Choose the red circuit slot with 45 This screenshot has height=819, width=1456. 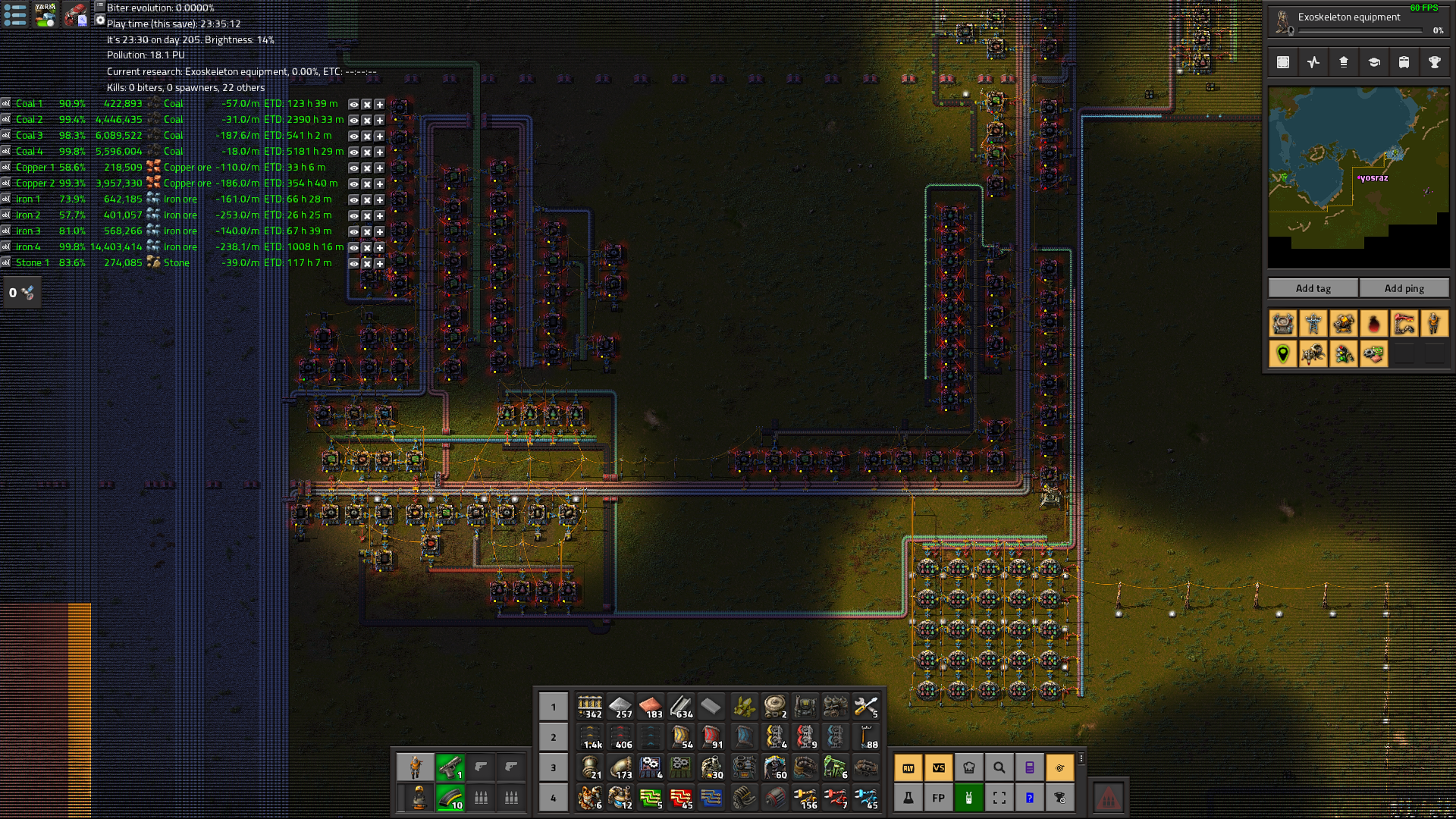pyautogui.click(x=681, y=798)
